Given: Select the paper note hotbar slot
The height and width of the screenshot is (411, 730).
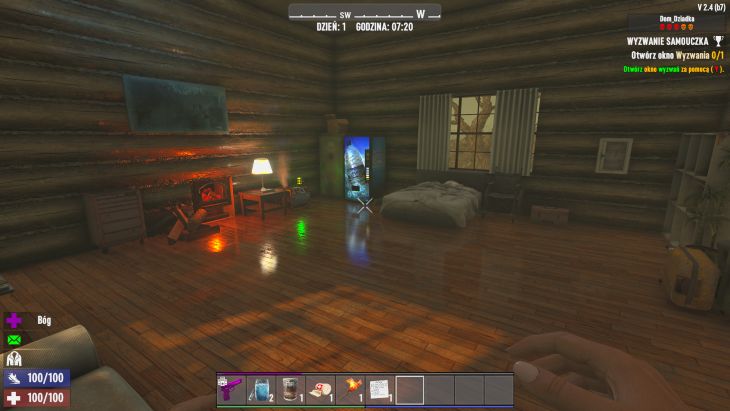Looking at the screenshot, I should pyautogui.click(x=379, y=389).
